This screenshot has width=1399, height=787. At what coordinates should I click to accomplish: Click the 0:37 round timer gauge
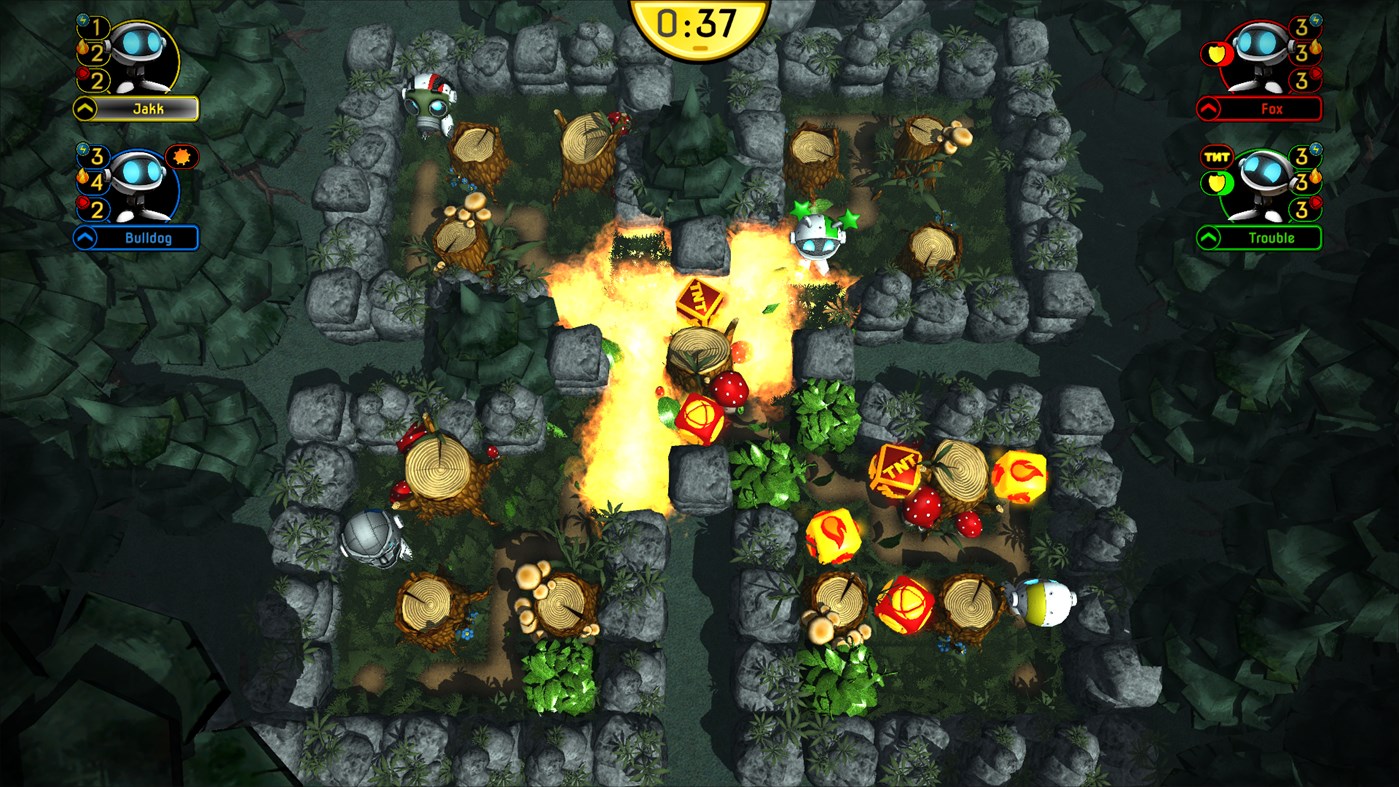click(x=700, y=27)
